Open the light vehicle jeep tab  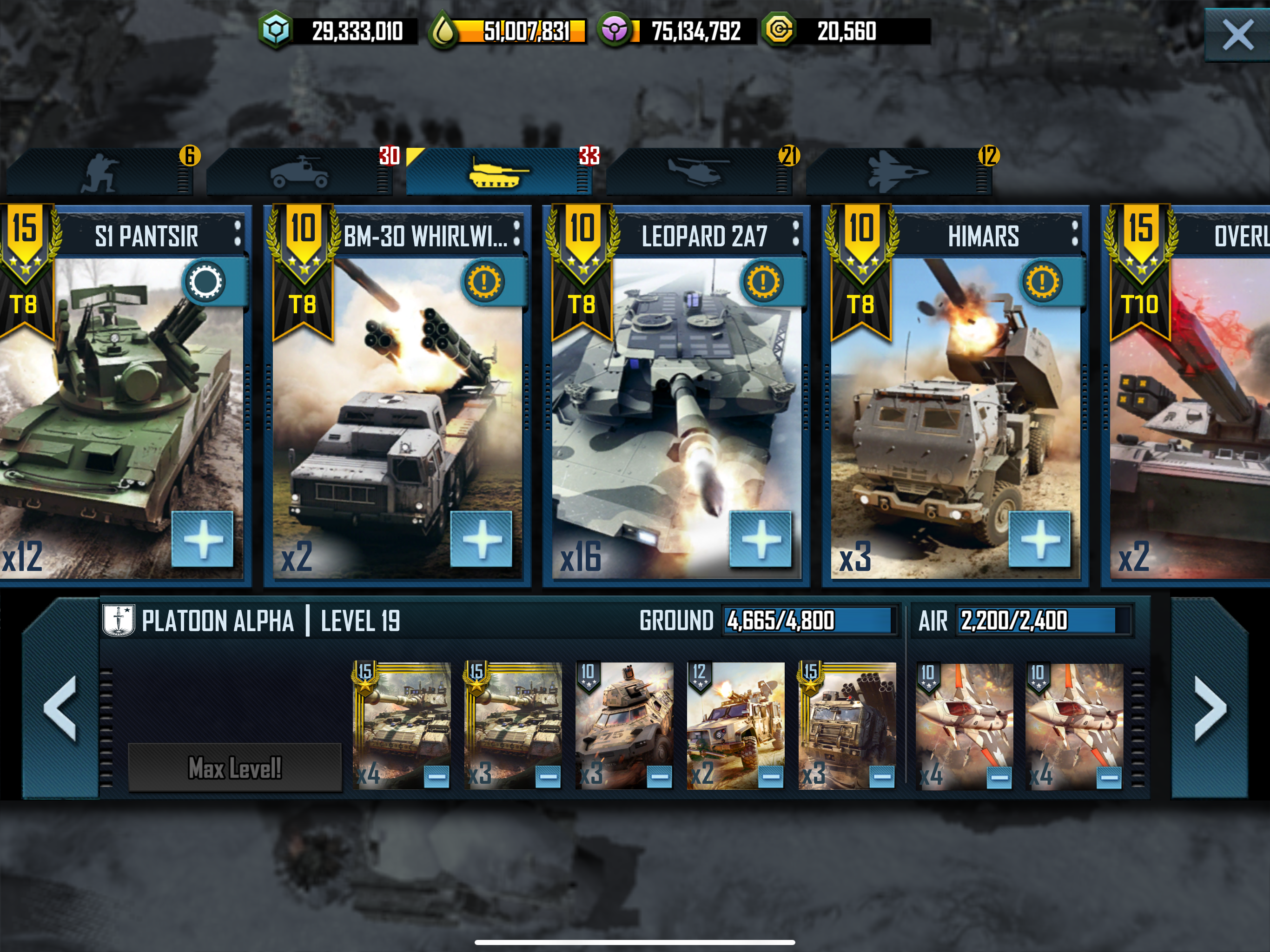[299, 172]
